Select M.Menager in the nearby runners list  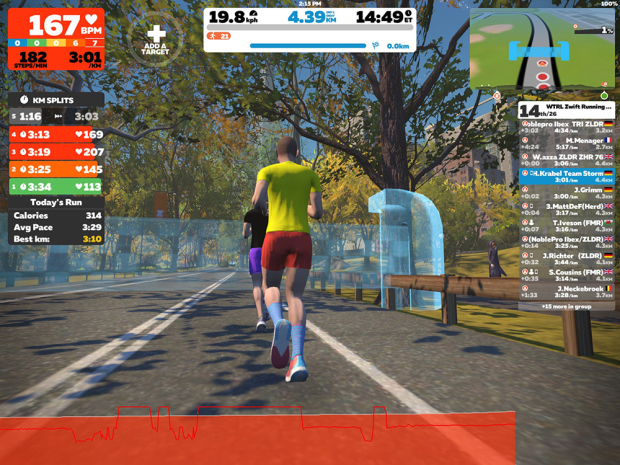[566, 142]
